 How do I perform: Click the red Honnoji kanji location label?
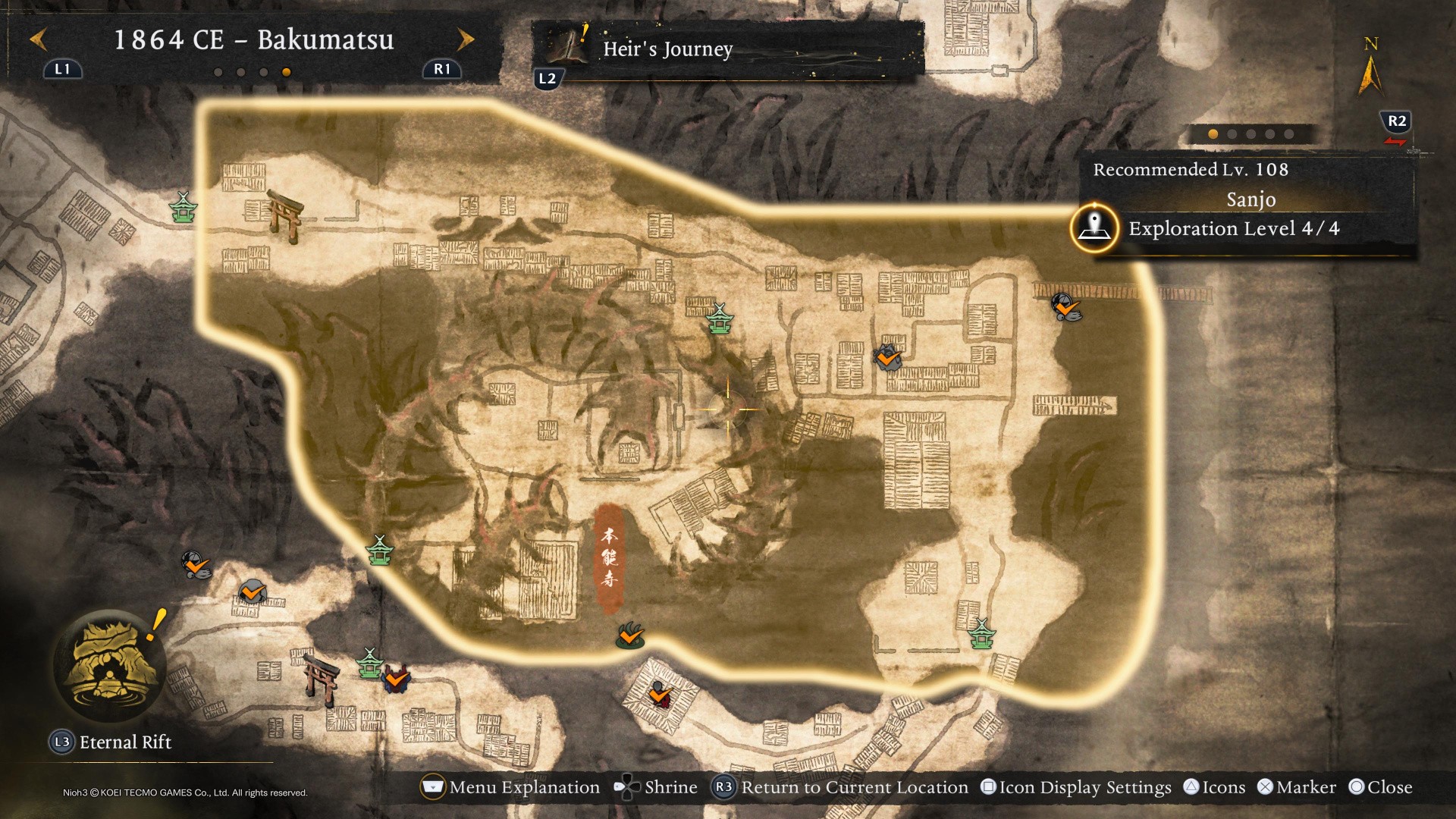pyautogui.click(x=609, y=558)
